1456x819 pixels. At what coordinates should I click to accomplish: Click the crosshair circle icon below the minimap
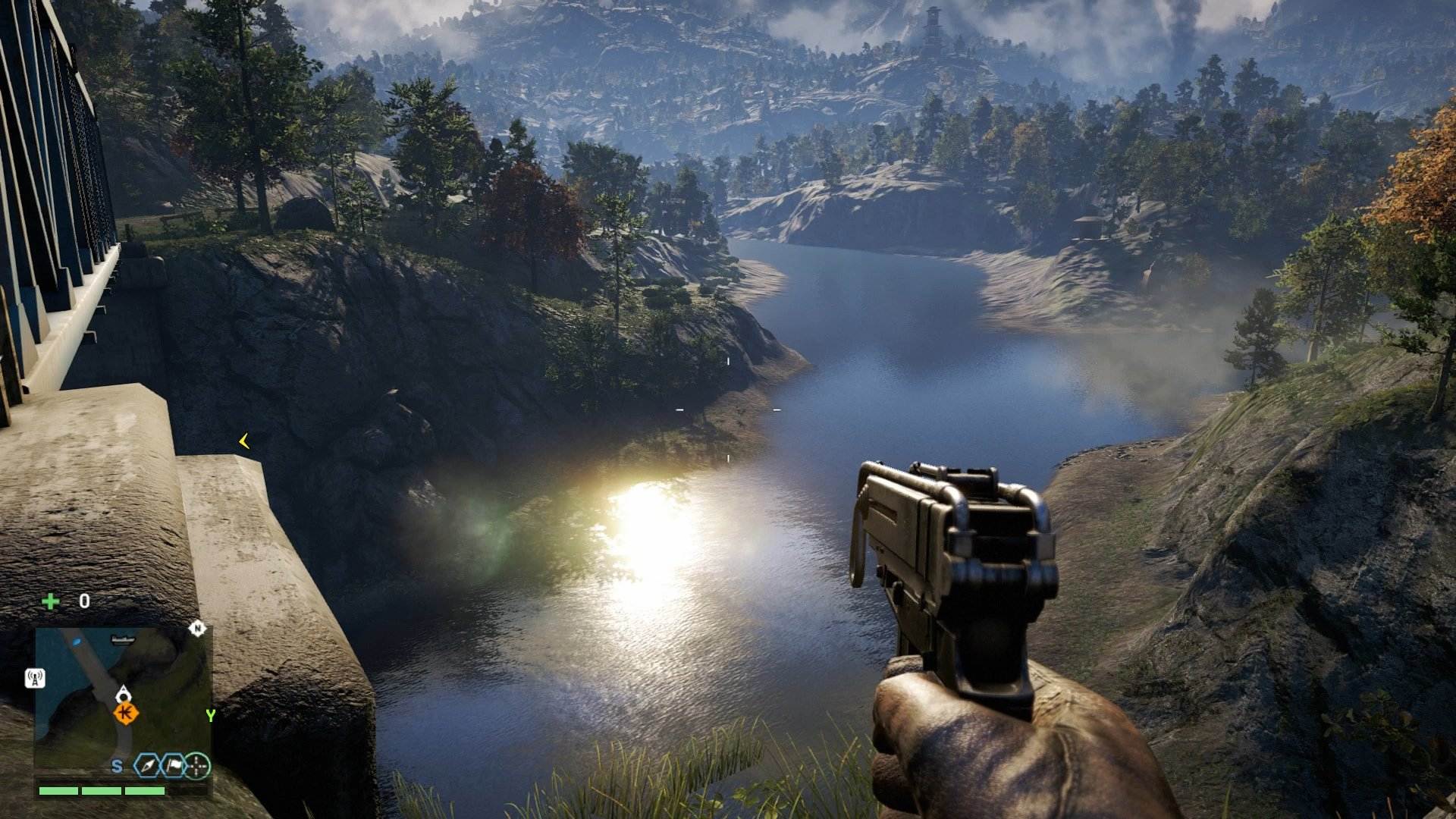click(198, 767)
